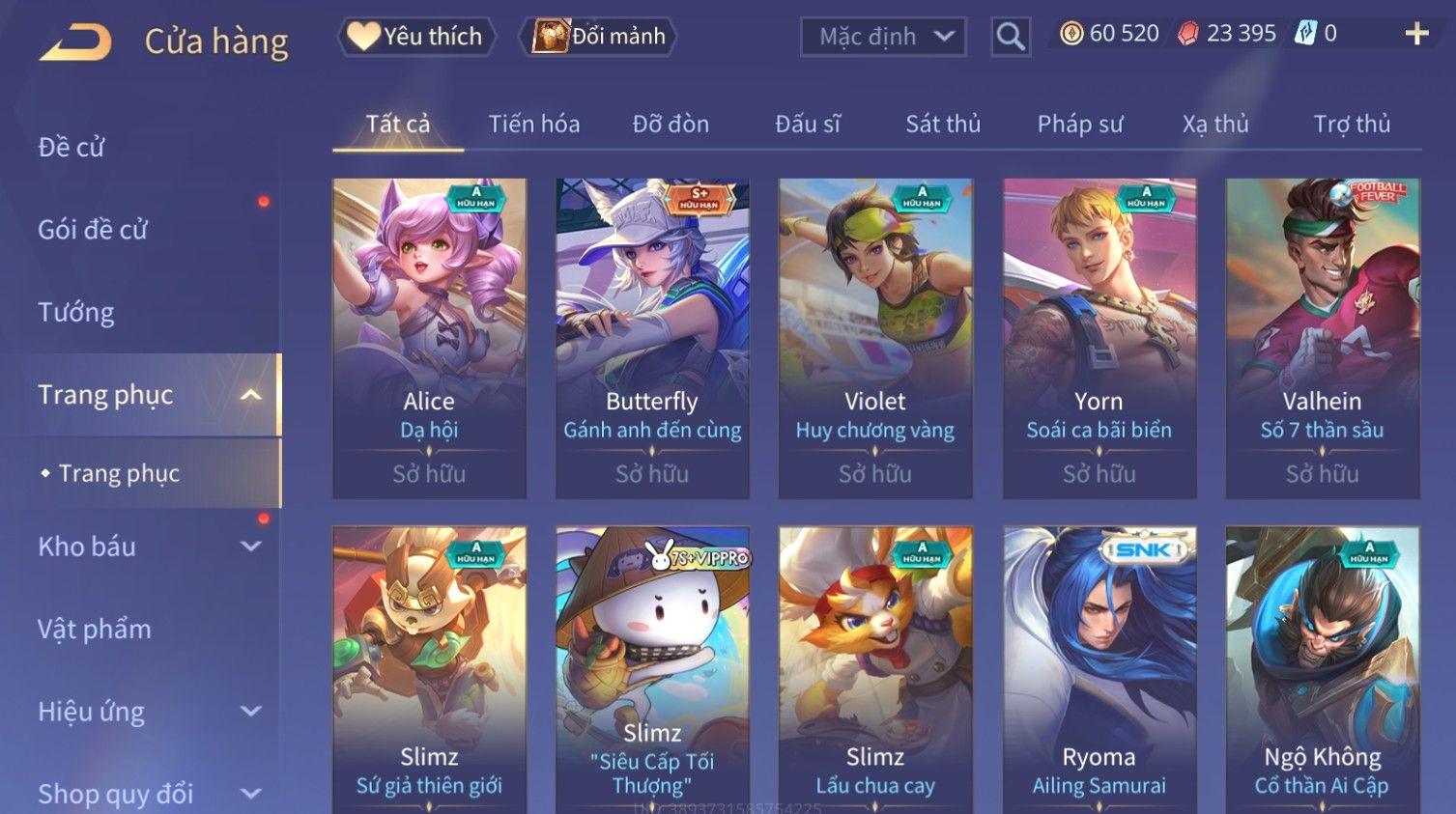
Task: Open the Vật phẩm items section
Action: coord(95,629)
